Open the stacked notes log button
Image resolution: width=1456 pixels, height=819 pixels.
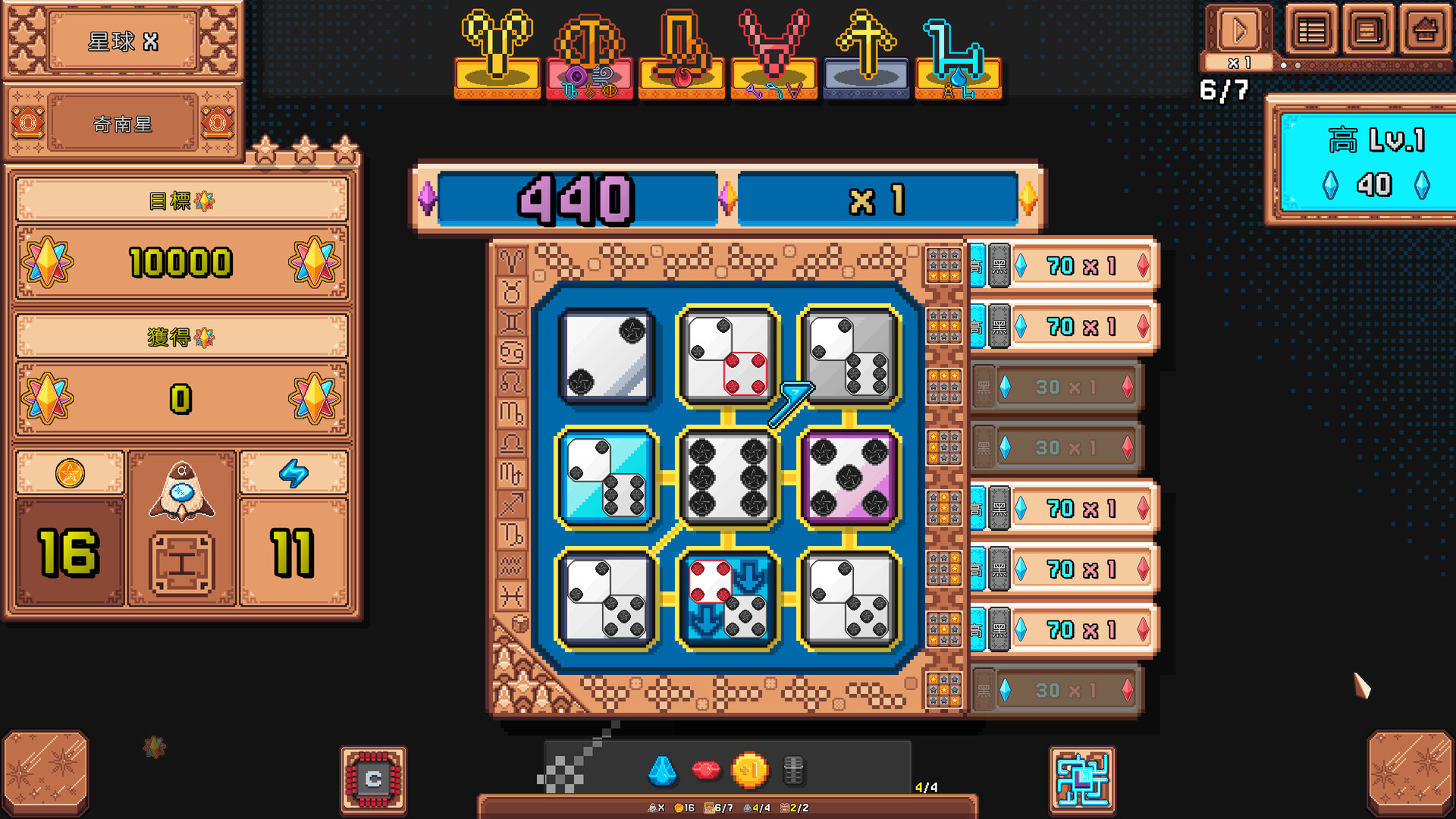(1368, 32)
